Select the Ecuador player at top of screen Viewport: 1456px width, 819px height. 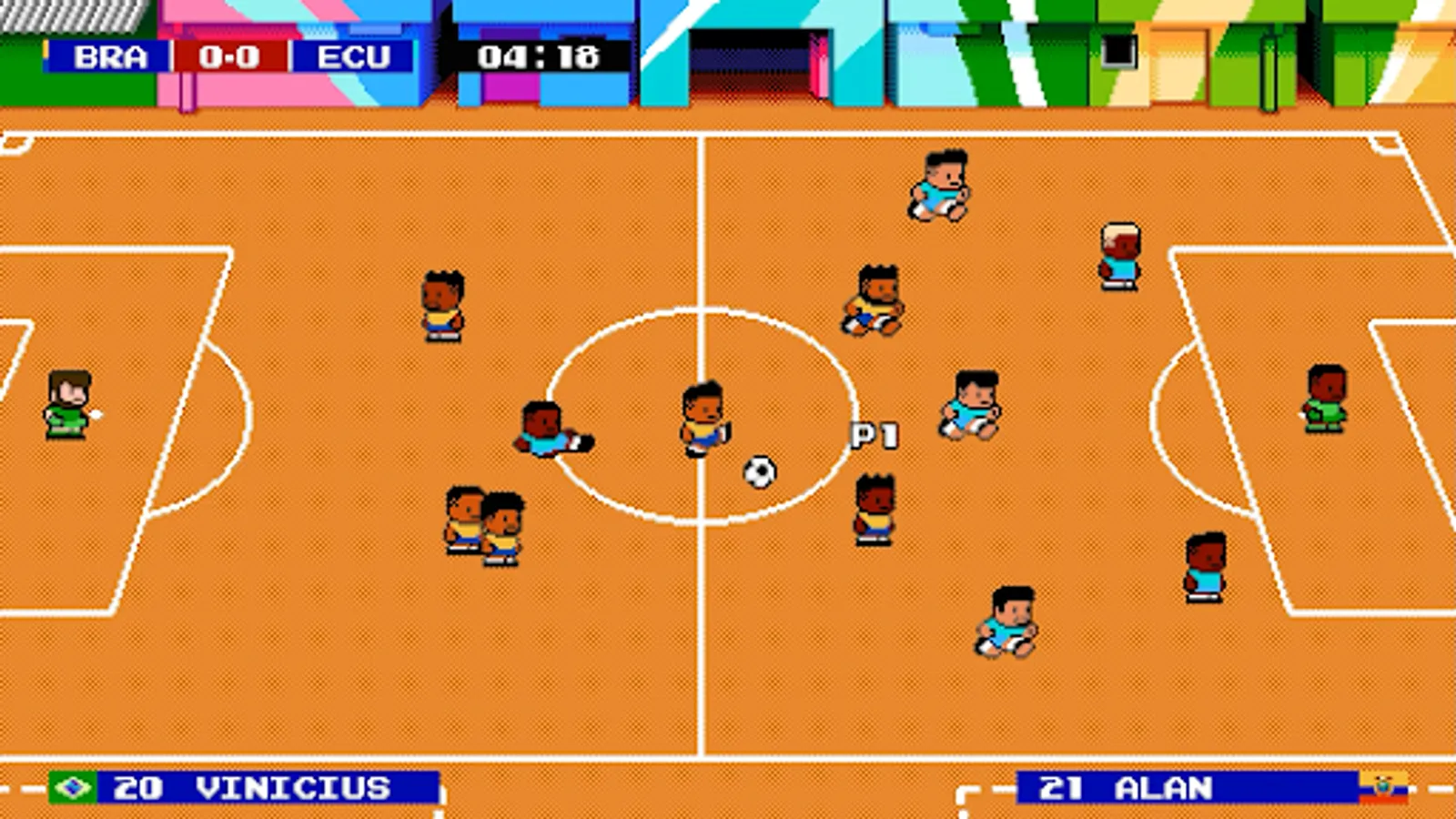point(942,187)
